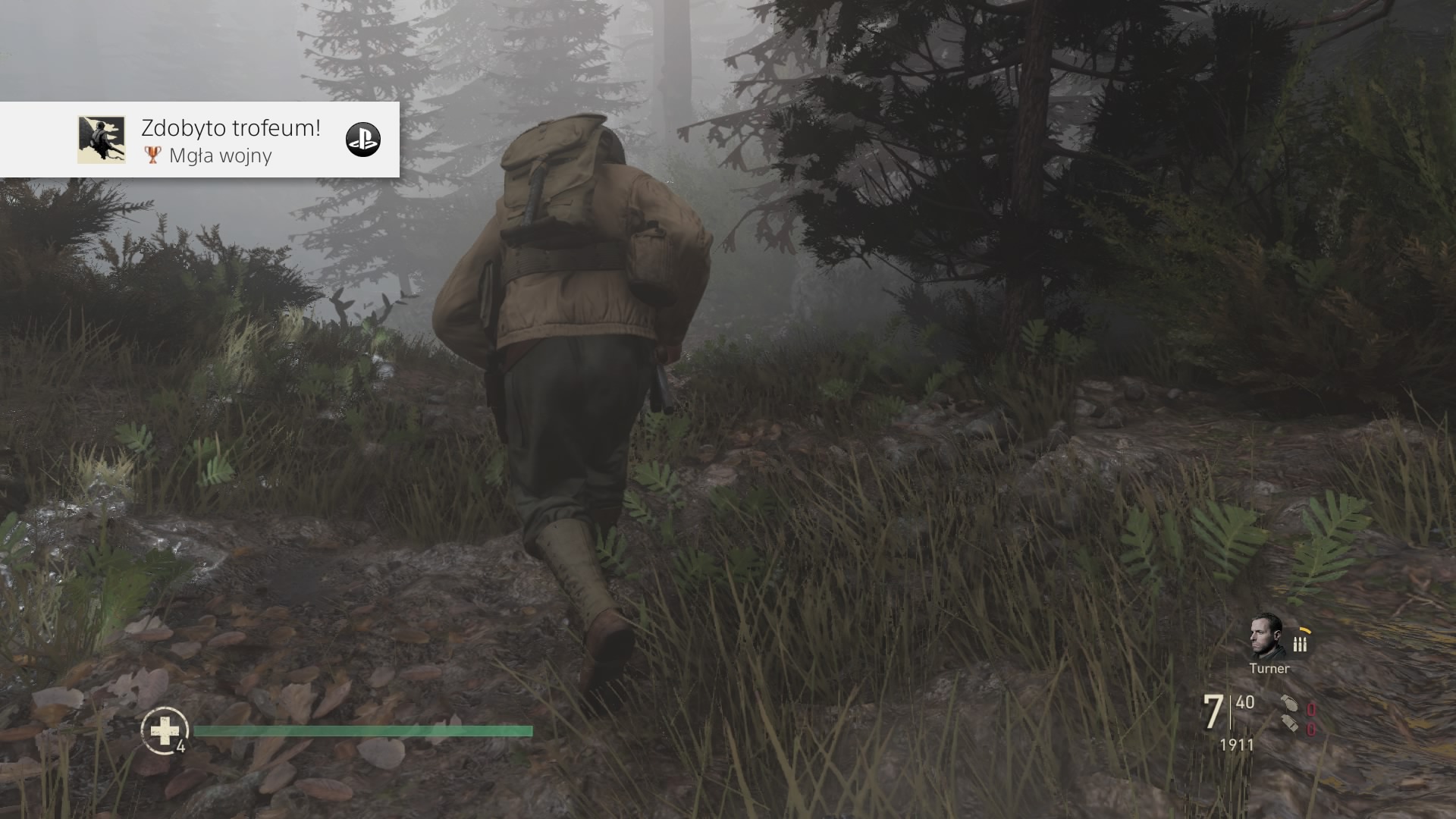Select the bullet magazine icon beside Turner's portrait
1456x819 pixels.
tap(1299, 645)
